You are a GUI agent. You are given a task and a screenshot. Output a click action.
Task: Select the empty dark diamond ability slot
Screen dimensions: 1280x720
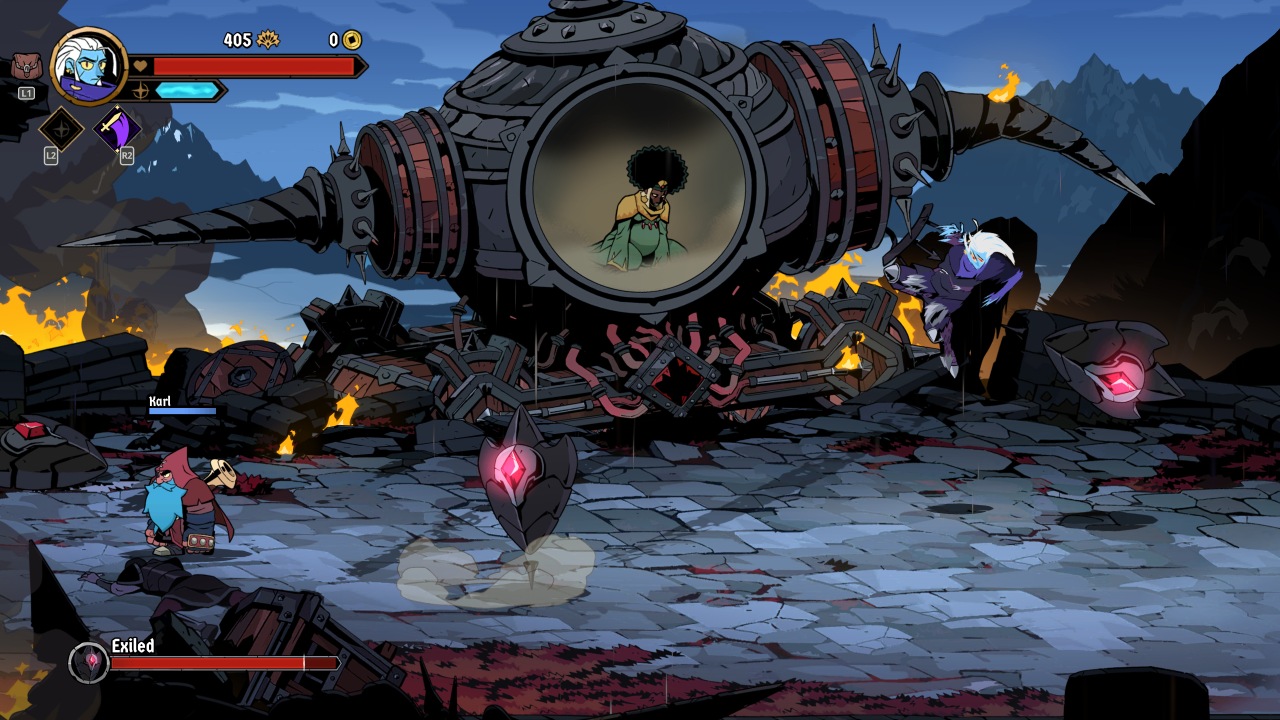[60, 129]
